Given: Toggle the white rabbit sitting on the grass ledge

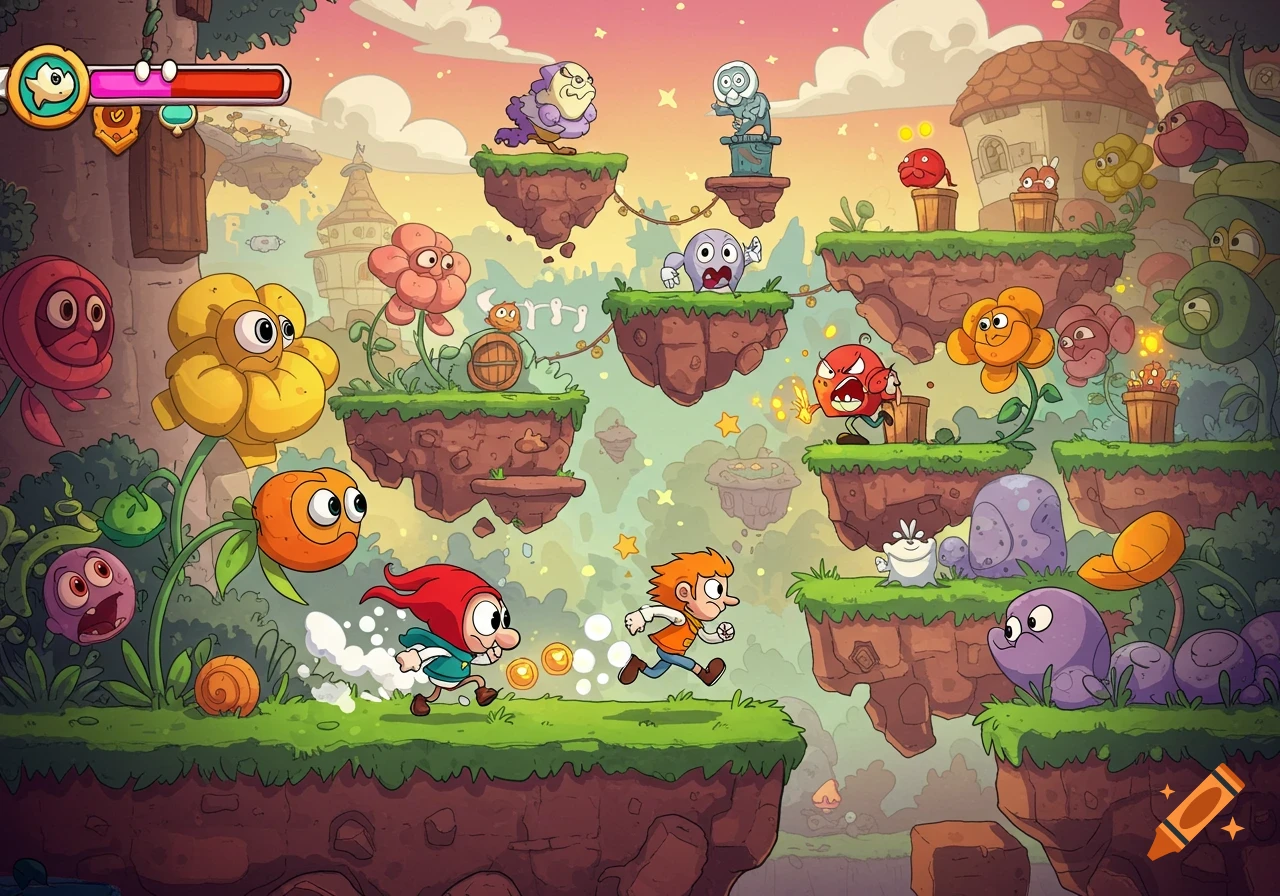Looking at the screenshot, I should coord(912,560).
